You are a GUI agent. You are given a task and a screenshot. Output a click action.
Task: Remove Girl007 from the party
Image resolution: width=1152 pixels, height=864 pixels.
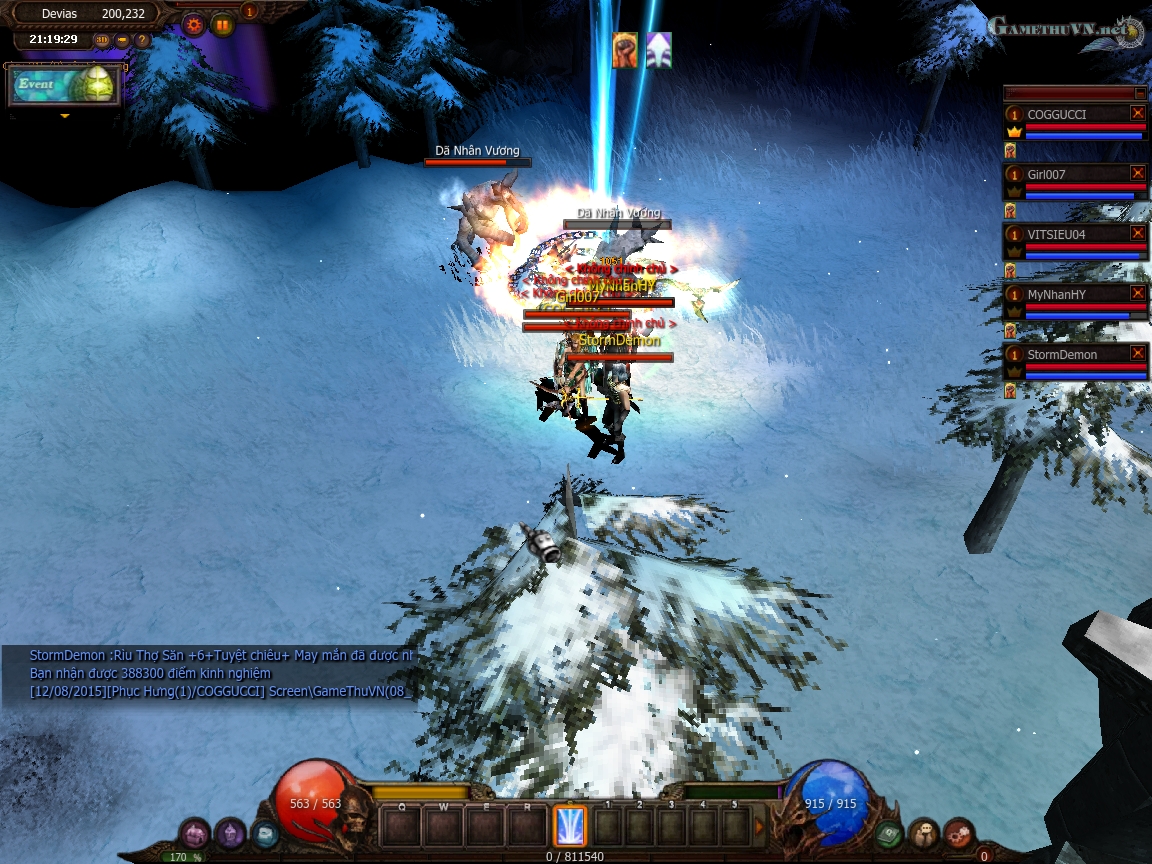1137,173
